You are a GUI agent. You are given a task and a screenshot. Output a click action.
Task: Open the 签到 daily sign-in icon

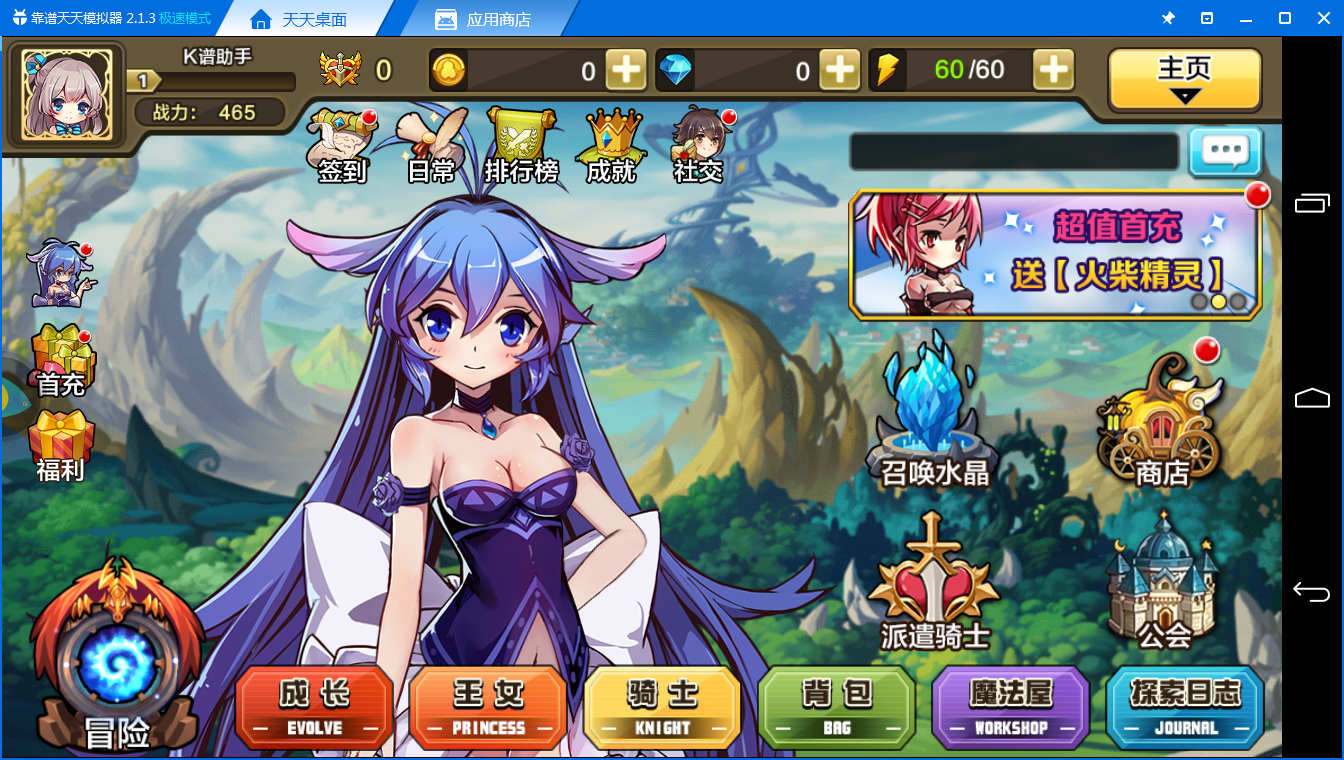click(342, 146)
